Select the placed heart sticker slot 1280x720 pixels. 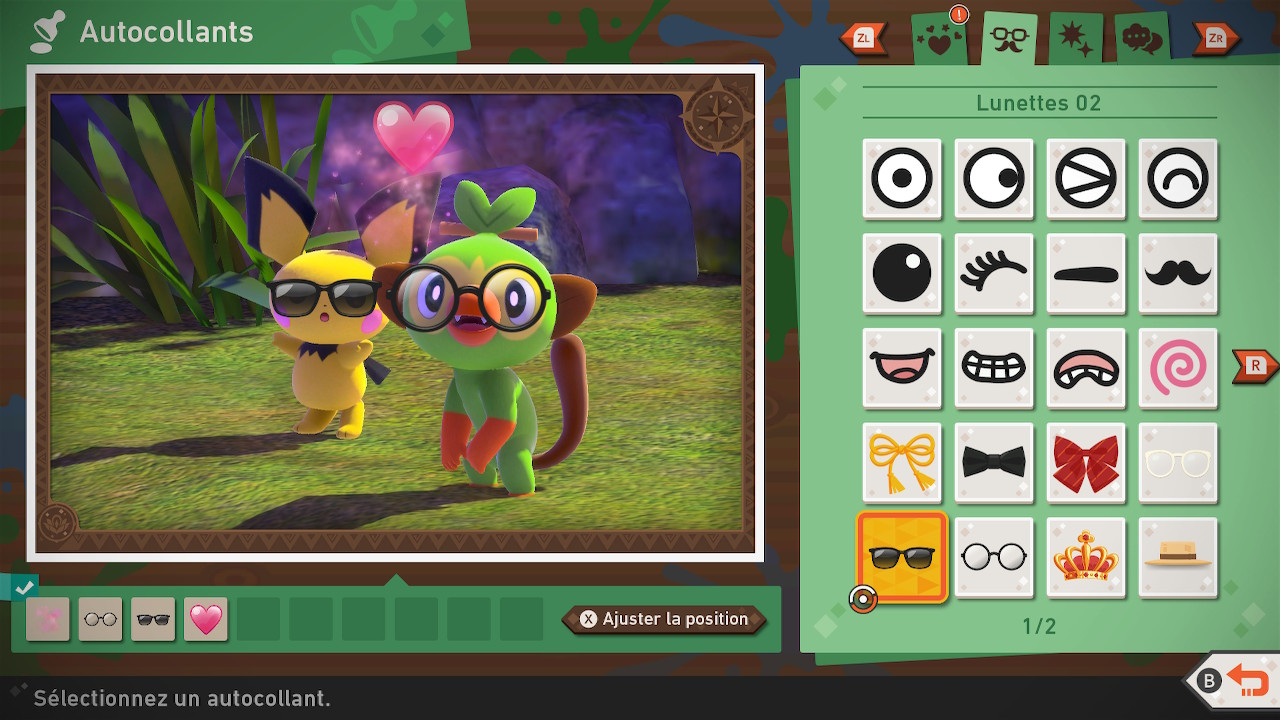tap(206, 619)
